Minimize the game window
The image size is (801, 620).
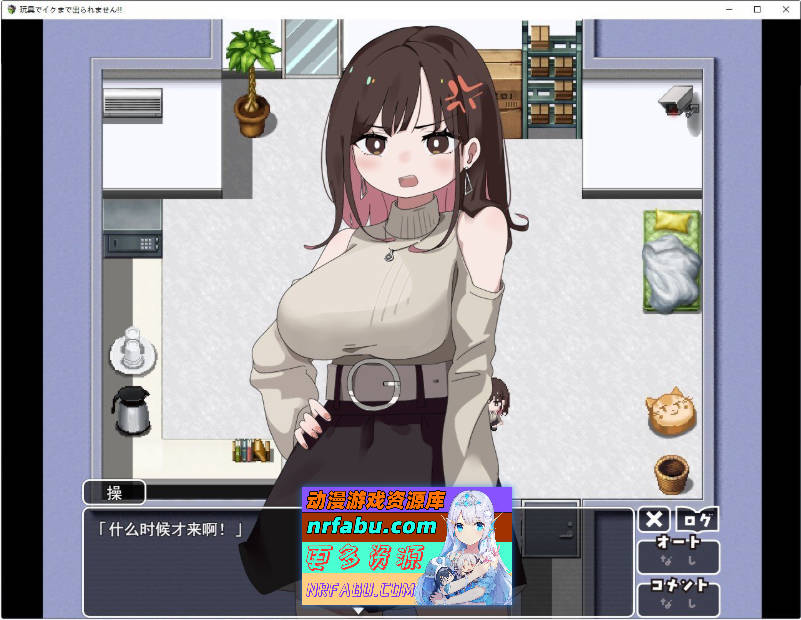(x=729, y=9)
